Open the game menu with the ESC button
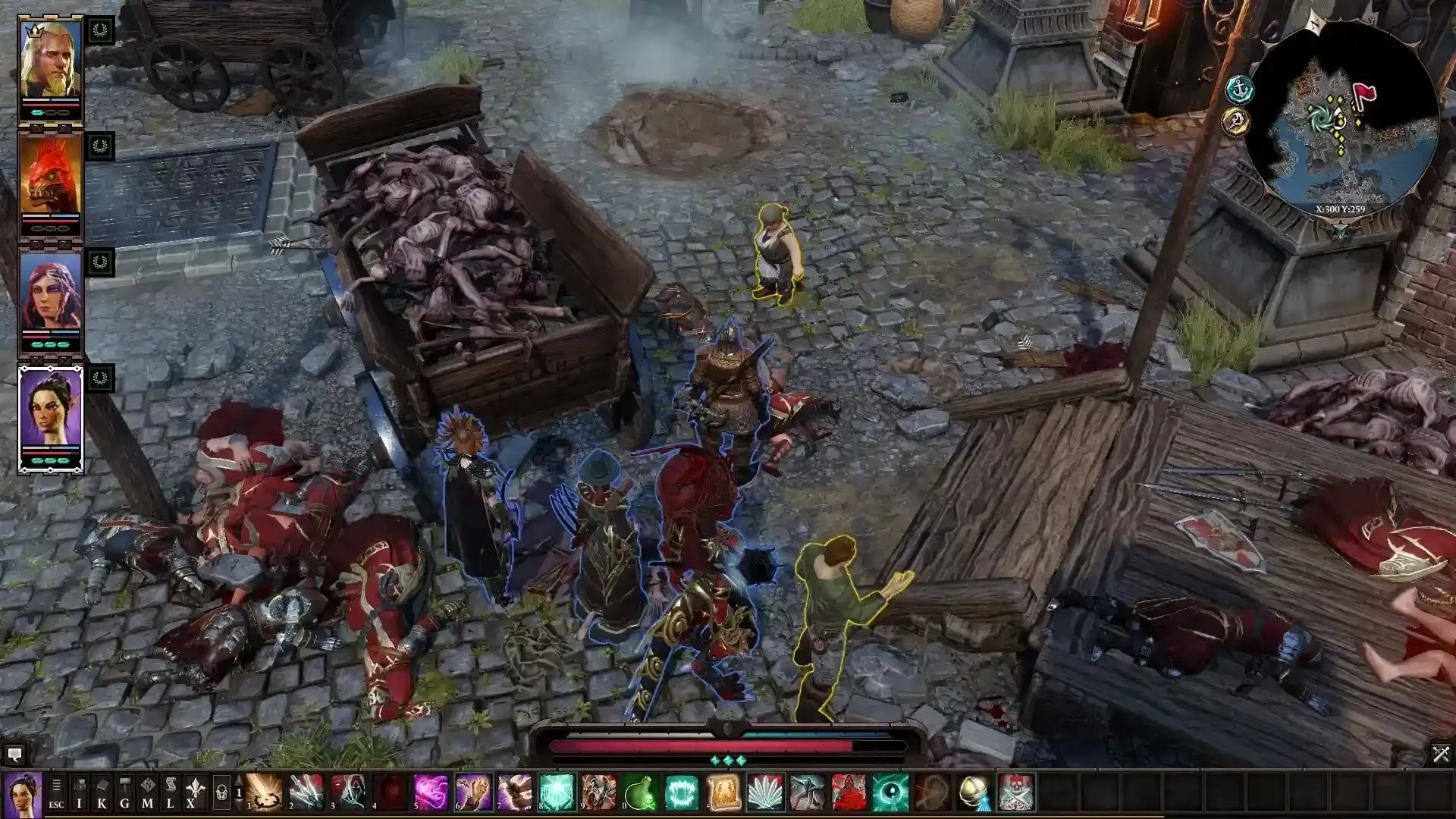1456x819 pixels. click(x=55, y=804)
